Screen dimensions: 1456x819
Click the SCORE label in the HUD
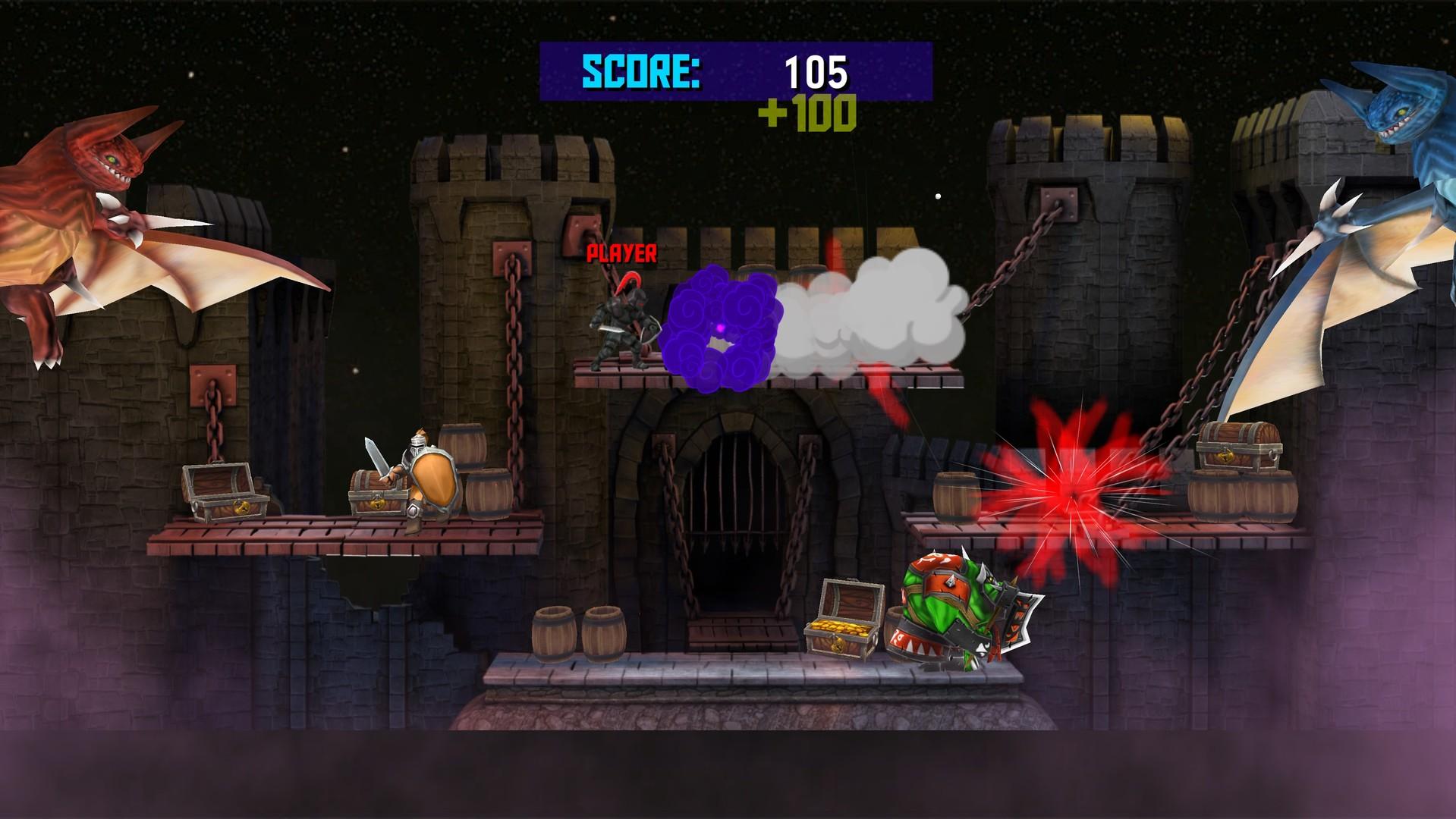pos(641,72)
